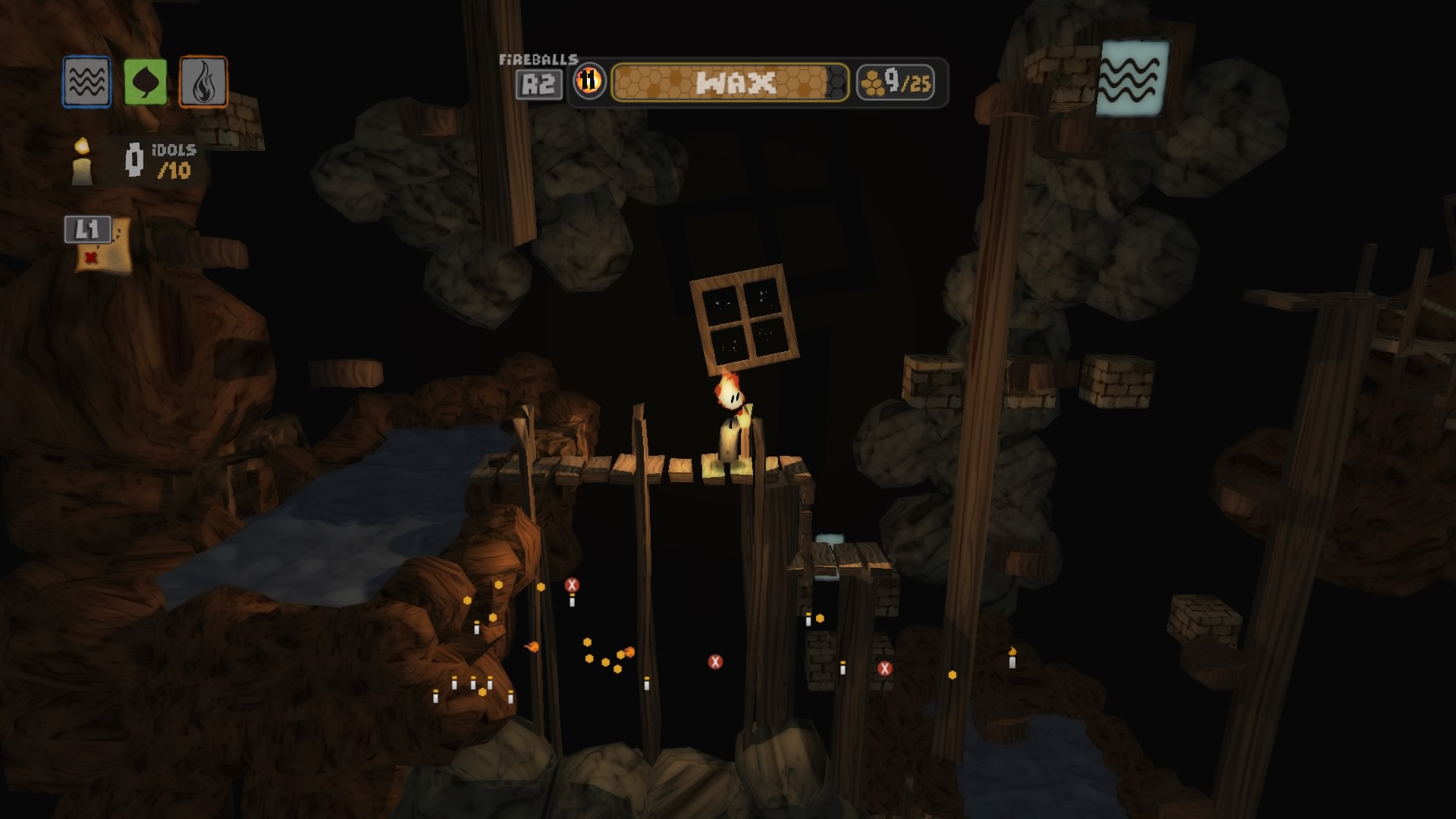Viewport: 1456px width, 819px height.
Task: Click the WAX honeycomb progress bar
Action: [x=732, y=82]
